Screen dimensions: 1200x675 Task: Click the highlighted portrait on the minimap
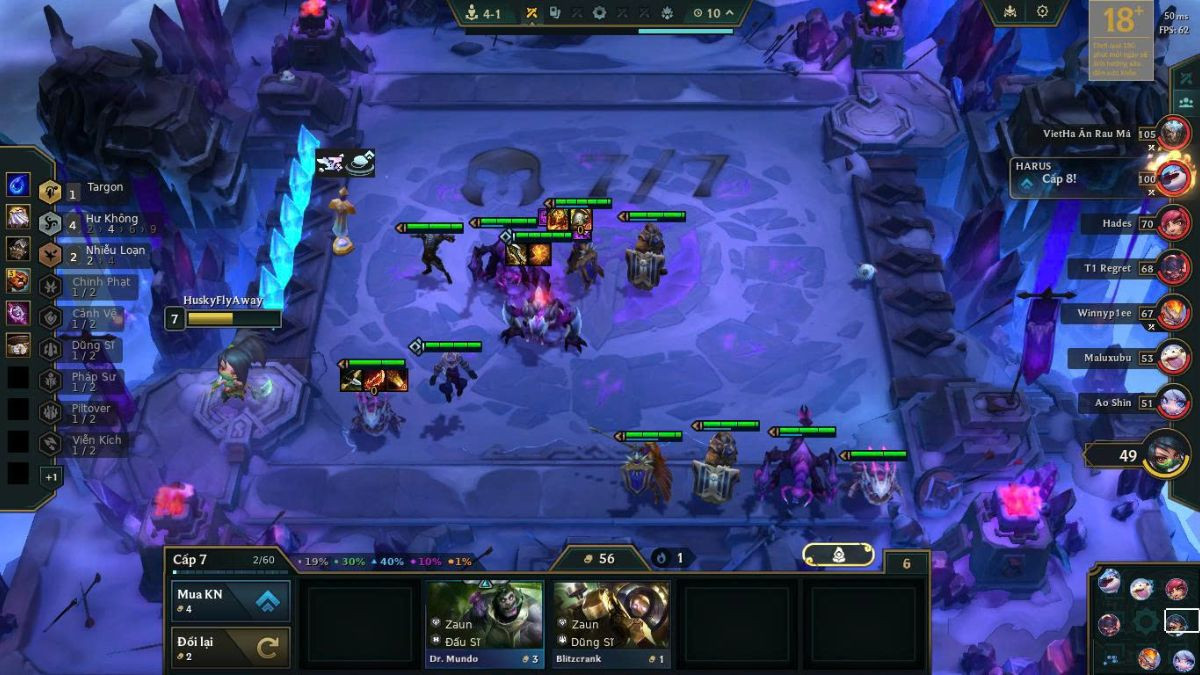click(x=1181, y=622)
